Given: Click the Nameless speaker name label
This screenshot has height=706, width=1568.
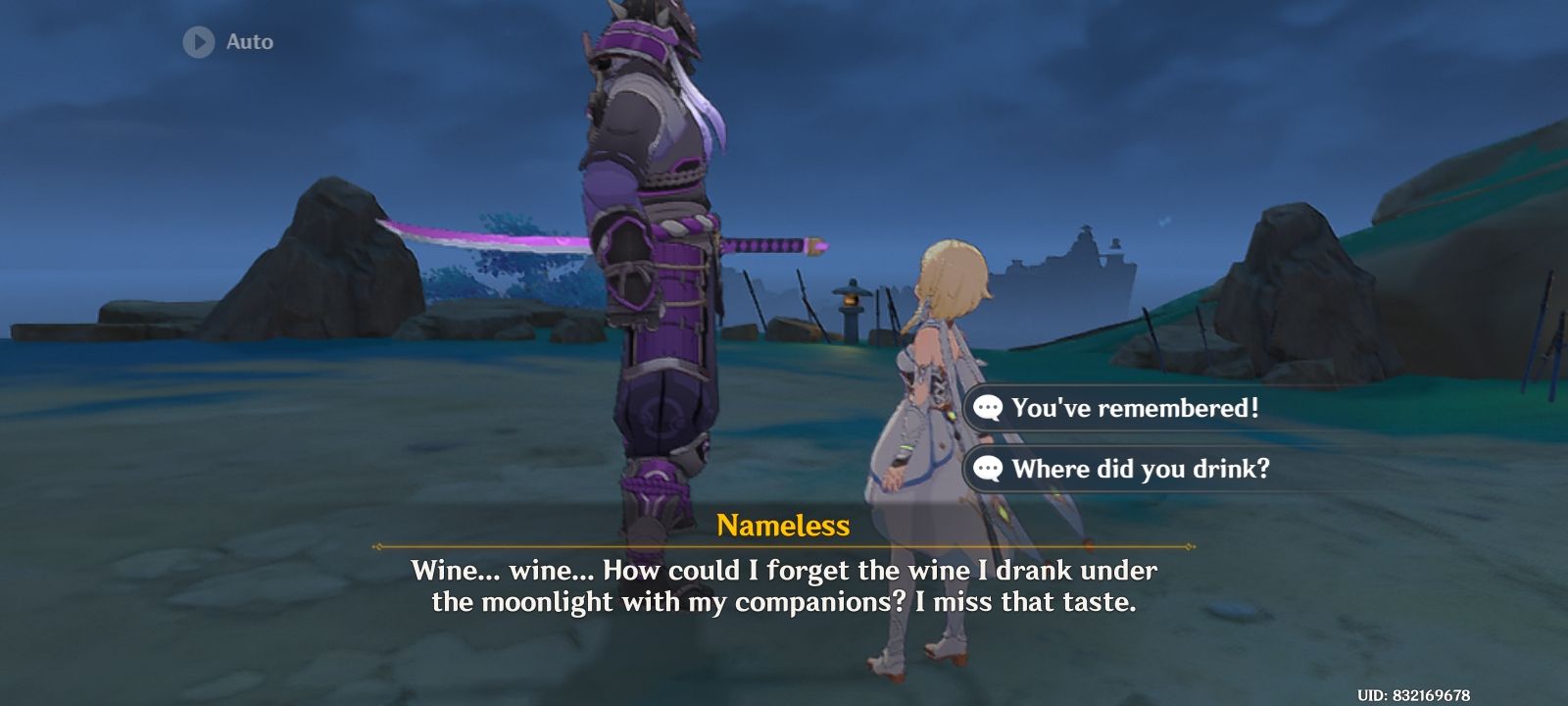Looking at the screenshot, I should coord(782,528).
